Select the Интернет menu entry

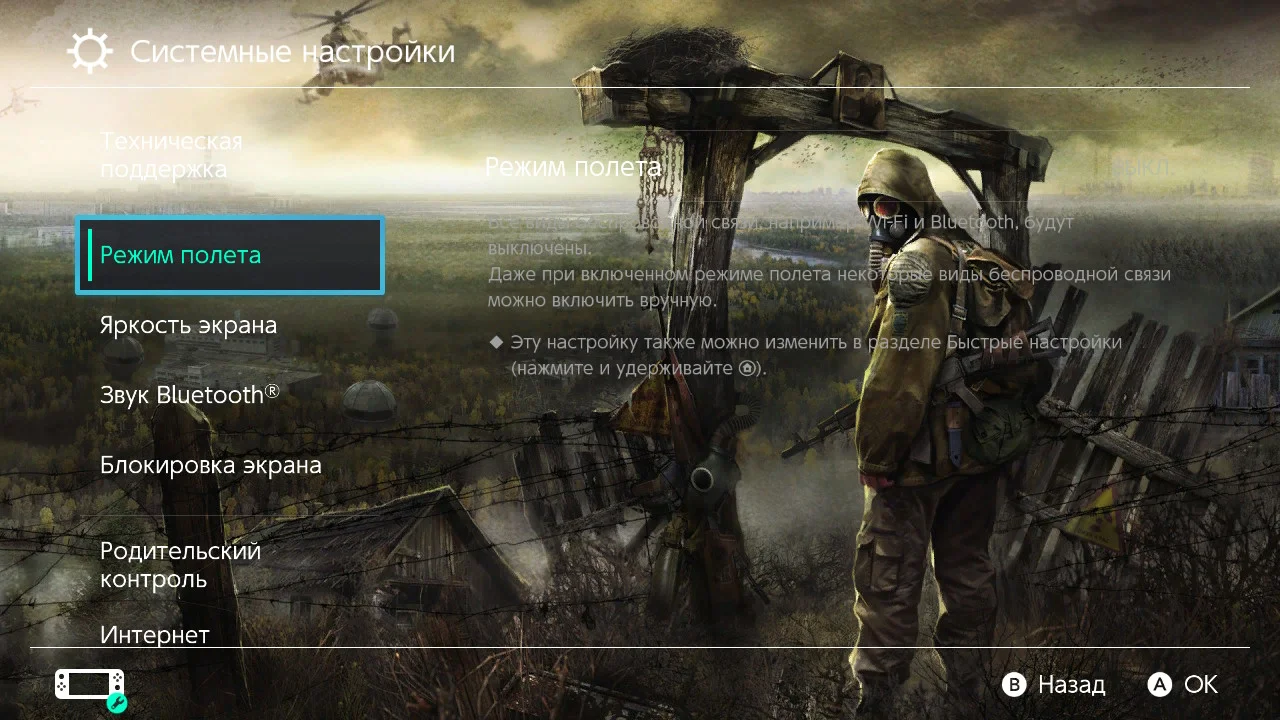tap(155, 634)
